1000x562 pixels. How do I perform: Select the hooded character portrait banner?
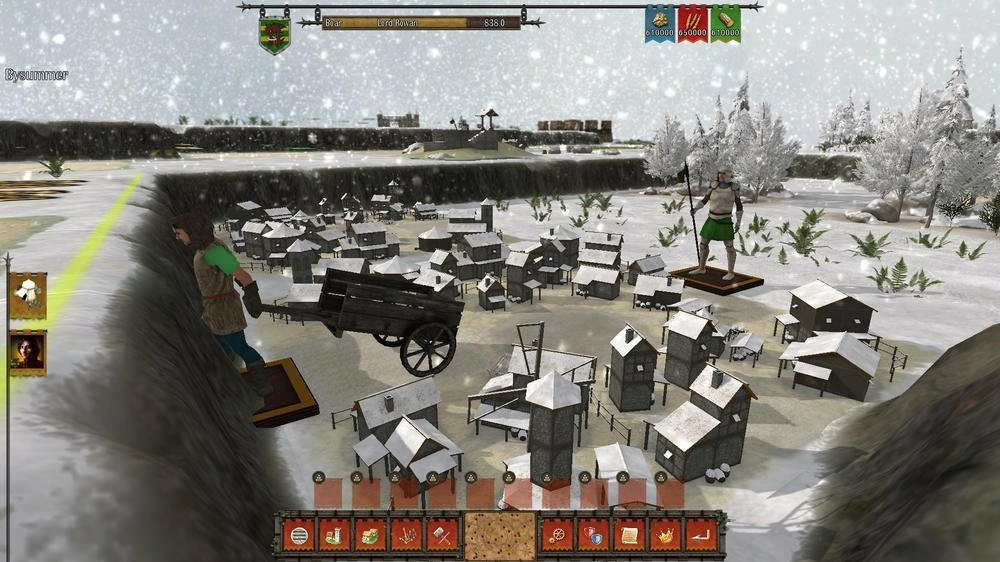[27, 353]
